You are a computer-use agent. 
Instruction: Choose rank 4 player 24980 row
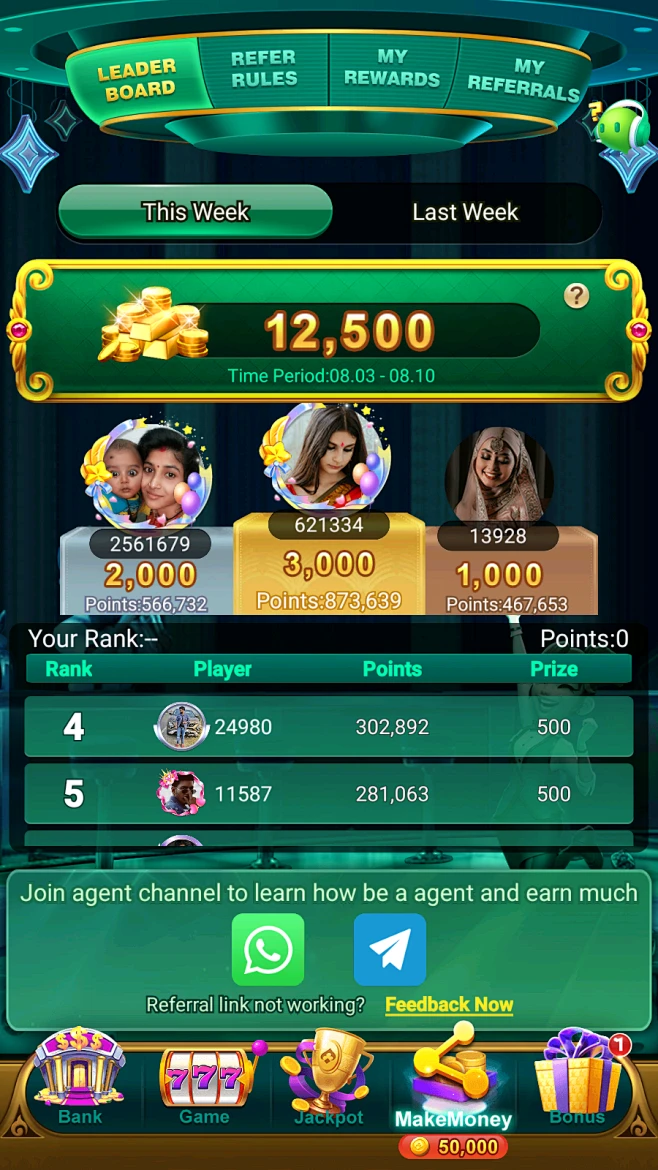pyautogui.click(x=328, y=727)
